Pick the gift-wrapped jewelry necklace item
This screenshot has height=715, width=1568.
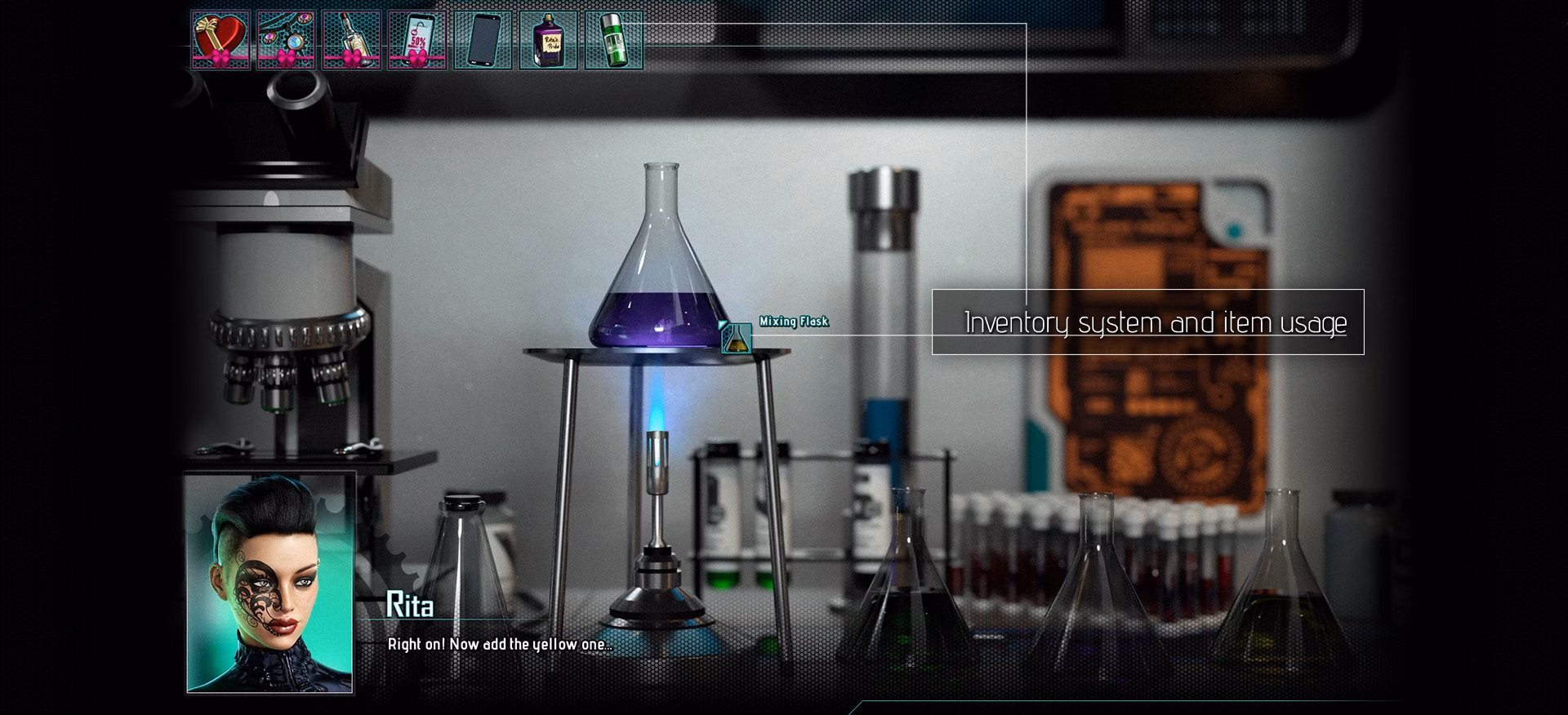coord(286,39)
